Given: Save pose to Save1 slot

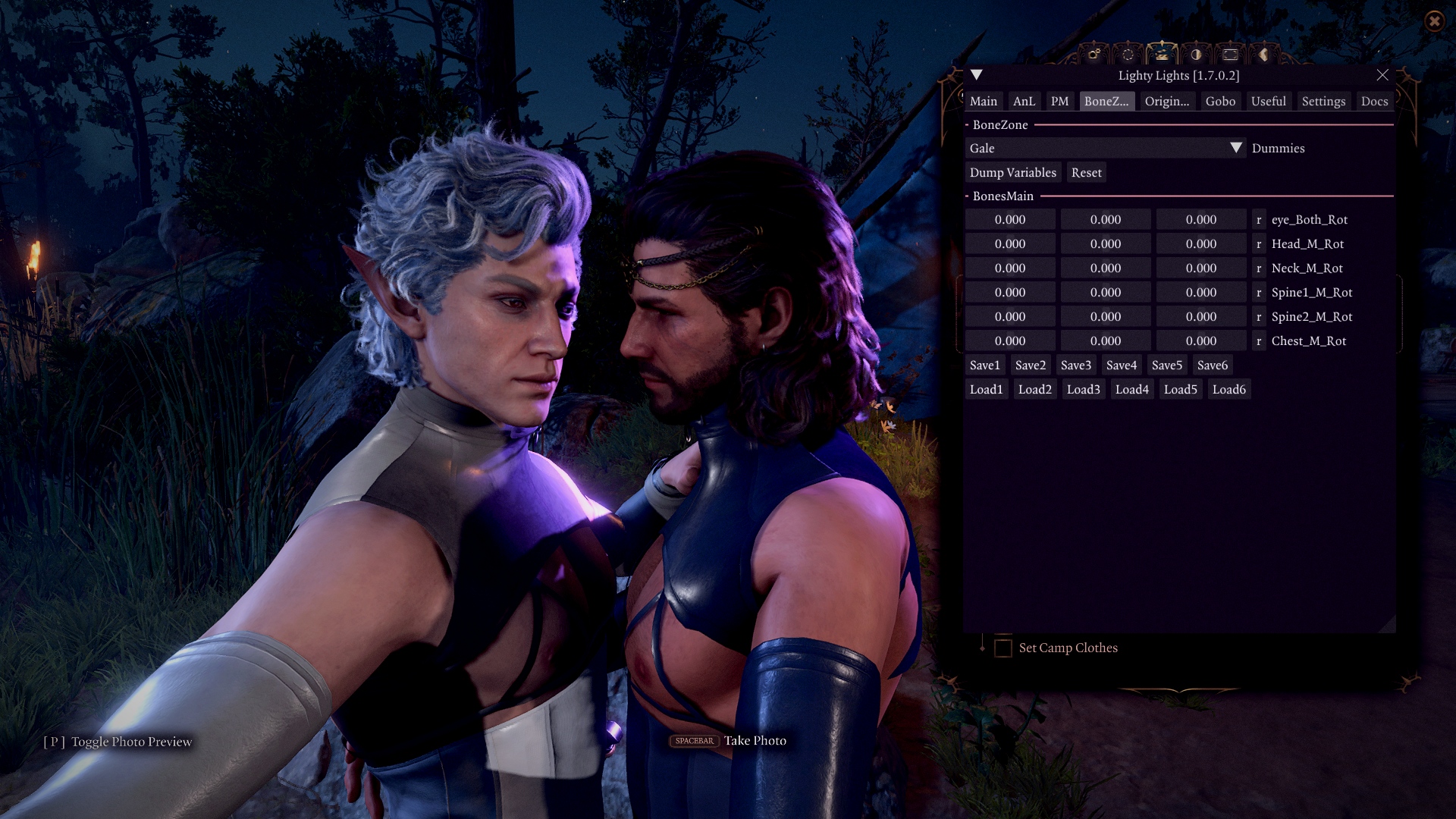Looking at the screenshot, I should [984, 365].
